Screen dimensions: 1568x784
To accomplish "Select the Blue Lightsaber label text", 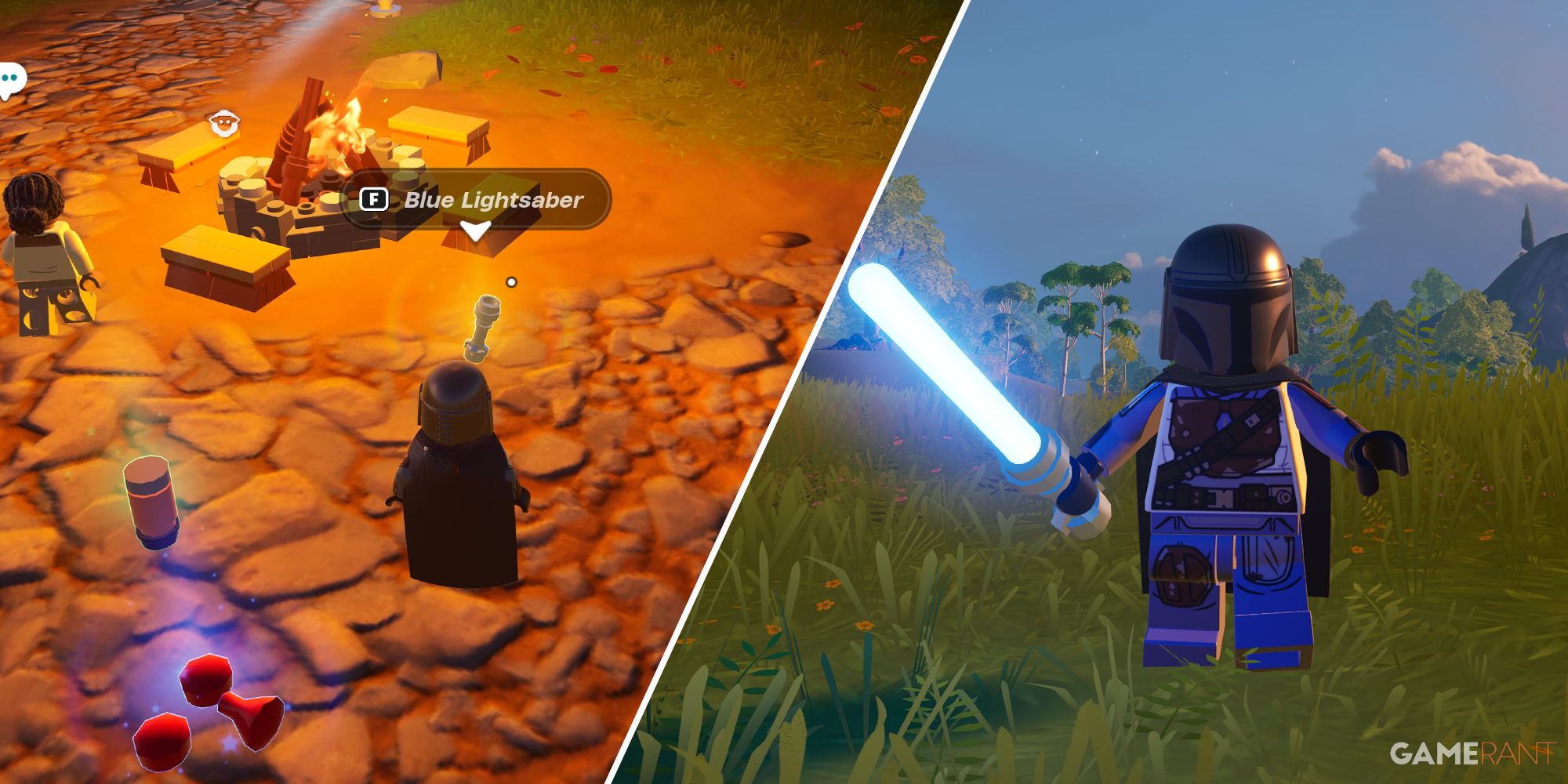I will point(494,201).
